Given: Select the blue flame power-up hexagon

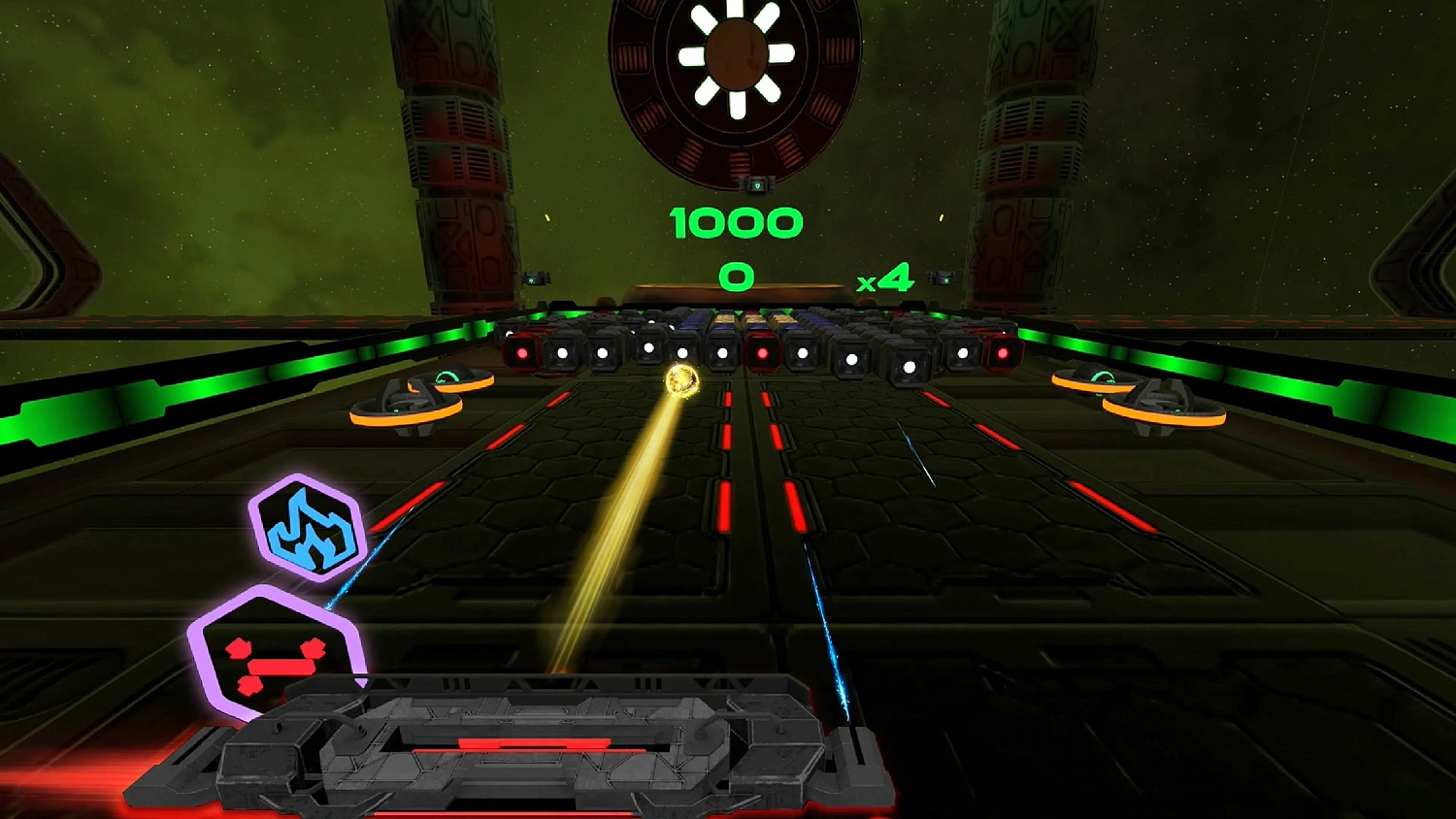Looking at the screenshot, I should click(x=308, y=530).
